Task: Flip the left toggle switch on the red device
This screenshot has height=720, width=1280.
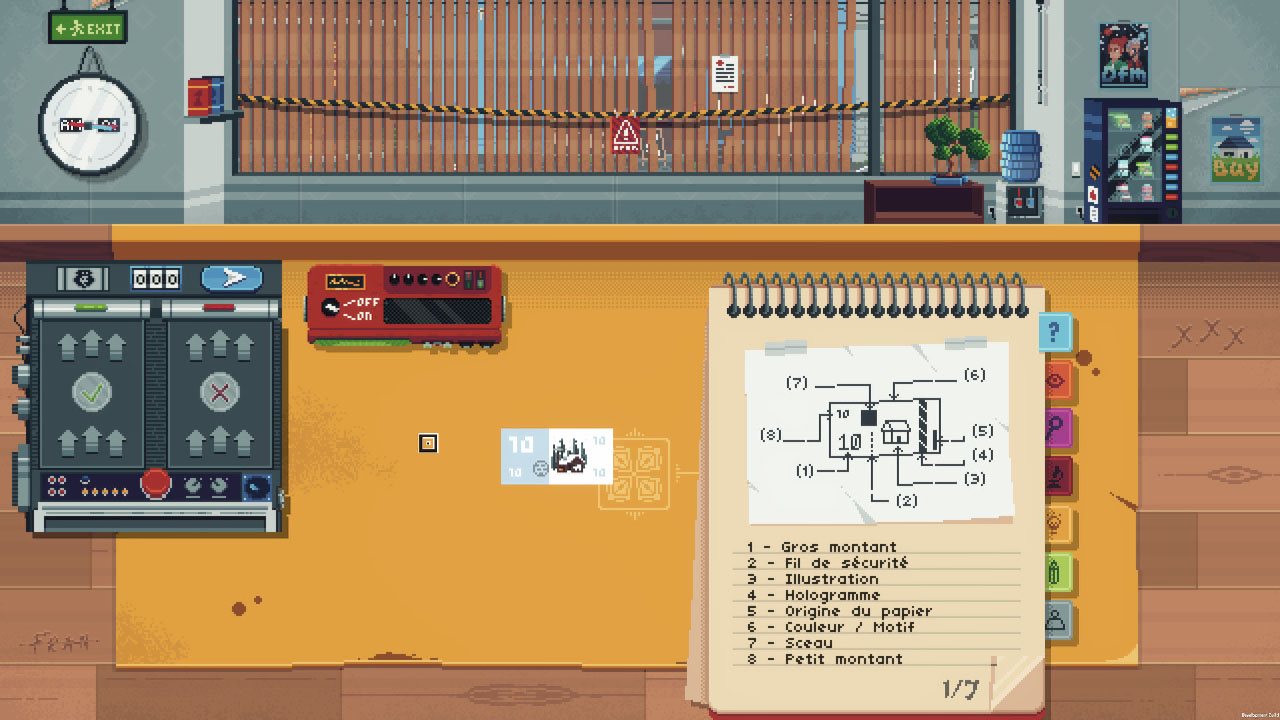Action: [469, 281]
